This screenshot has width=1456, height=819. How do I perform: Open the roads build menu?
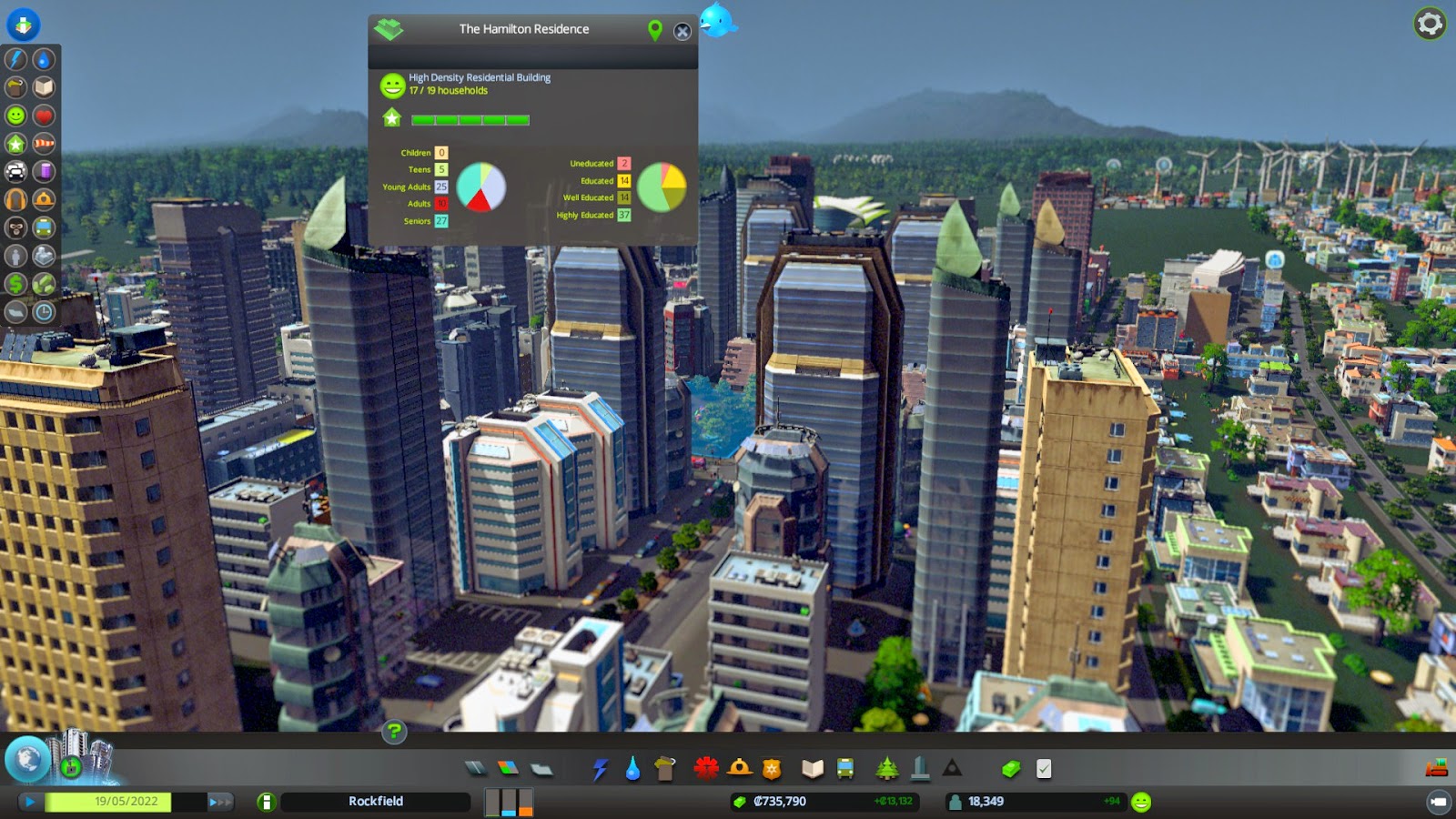coord(476,769)
